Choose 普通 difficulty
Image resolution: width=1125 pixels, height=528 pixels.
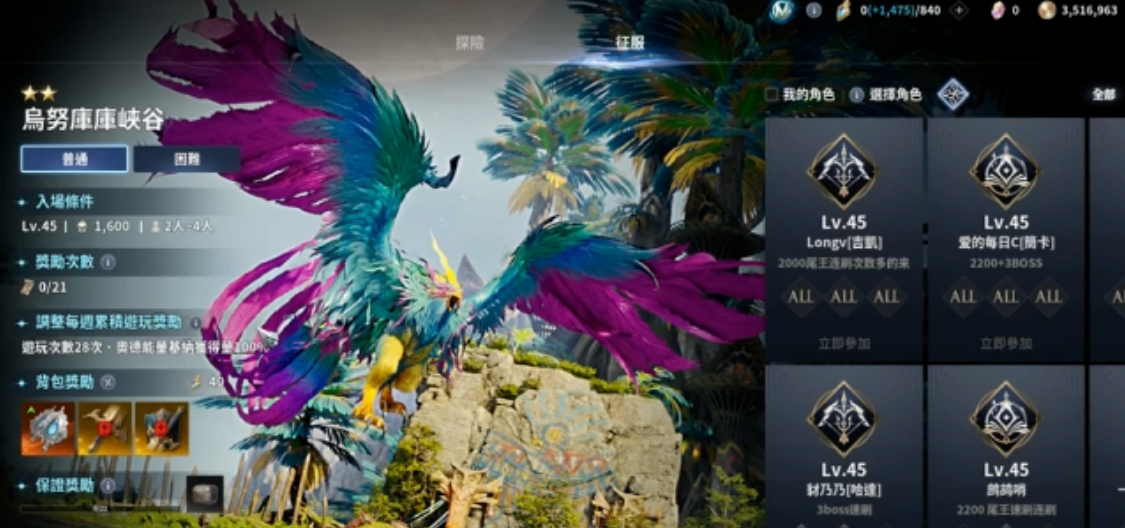[x=74, y=159]
